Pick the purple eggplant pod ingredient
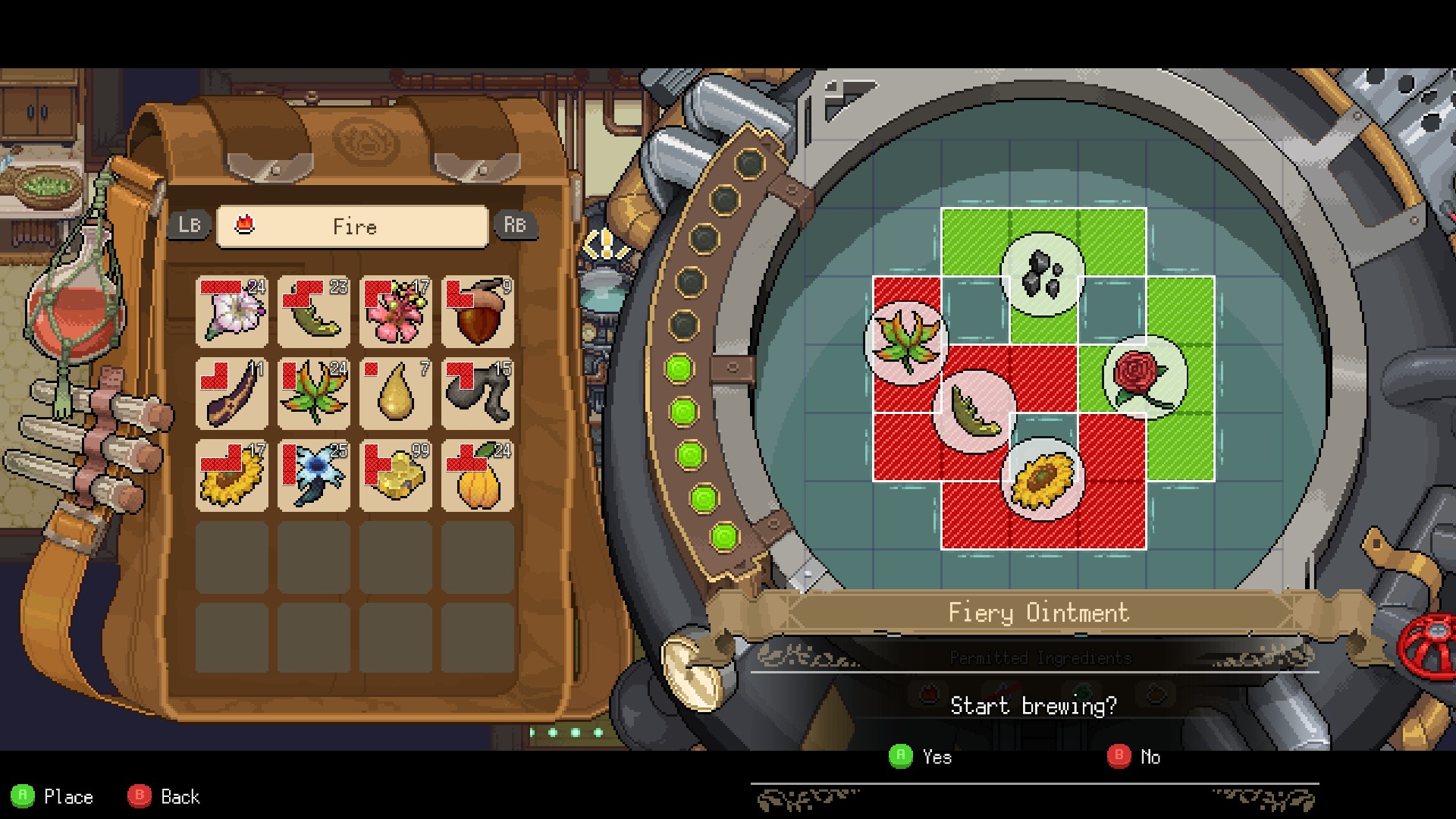 coord(232,394)
